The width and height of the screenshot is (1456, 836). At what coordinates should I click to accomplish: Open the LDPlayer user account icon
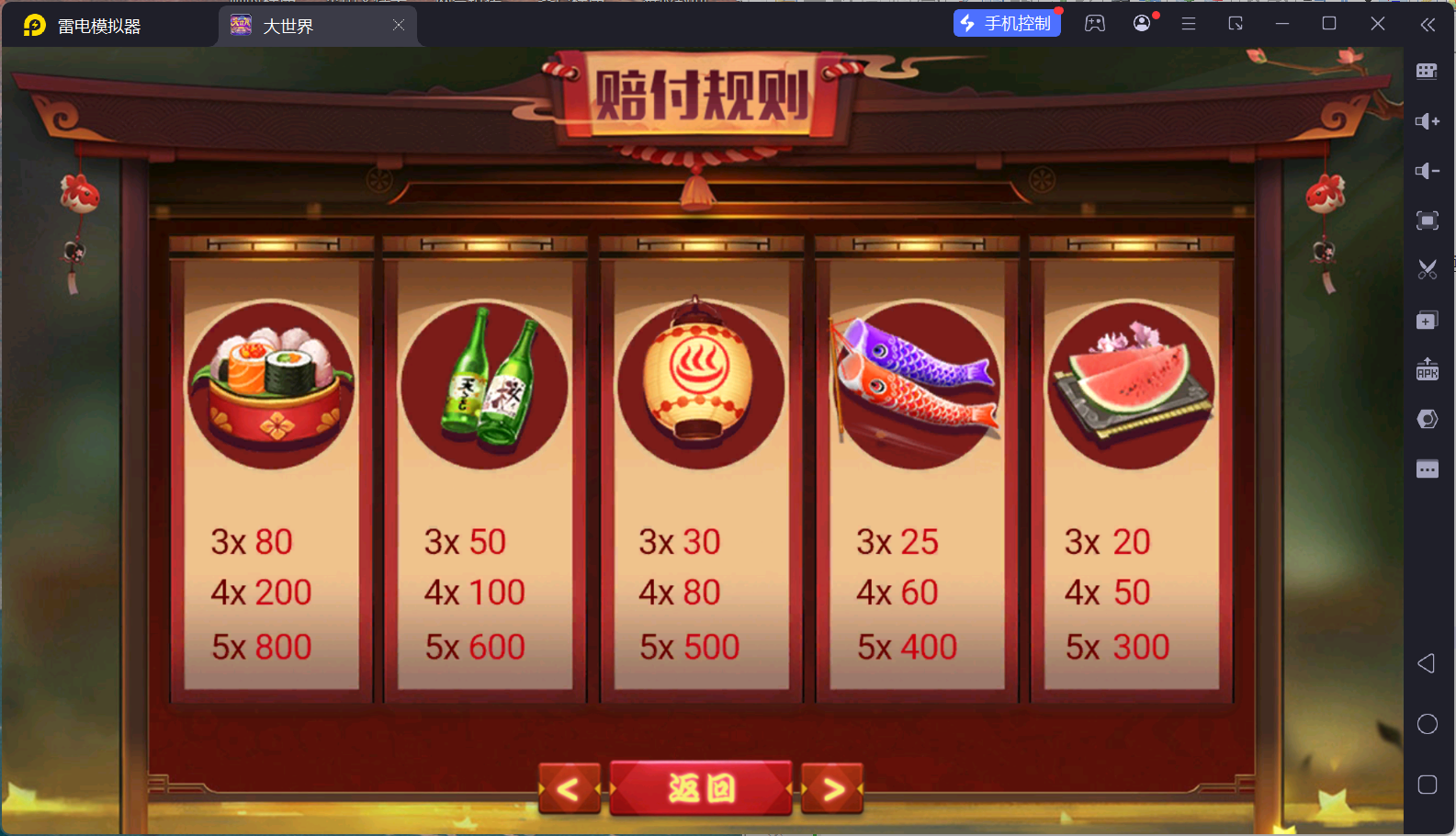pos(1141,23)
